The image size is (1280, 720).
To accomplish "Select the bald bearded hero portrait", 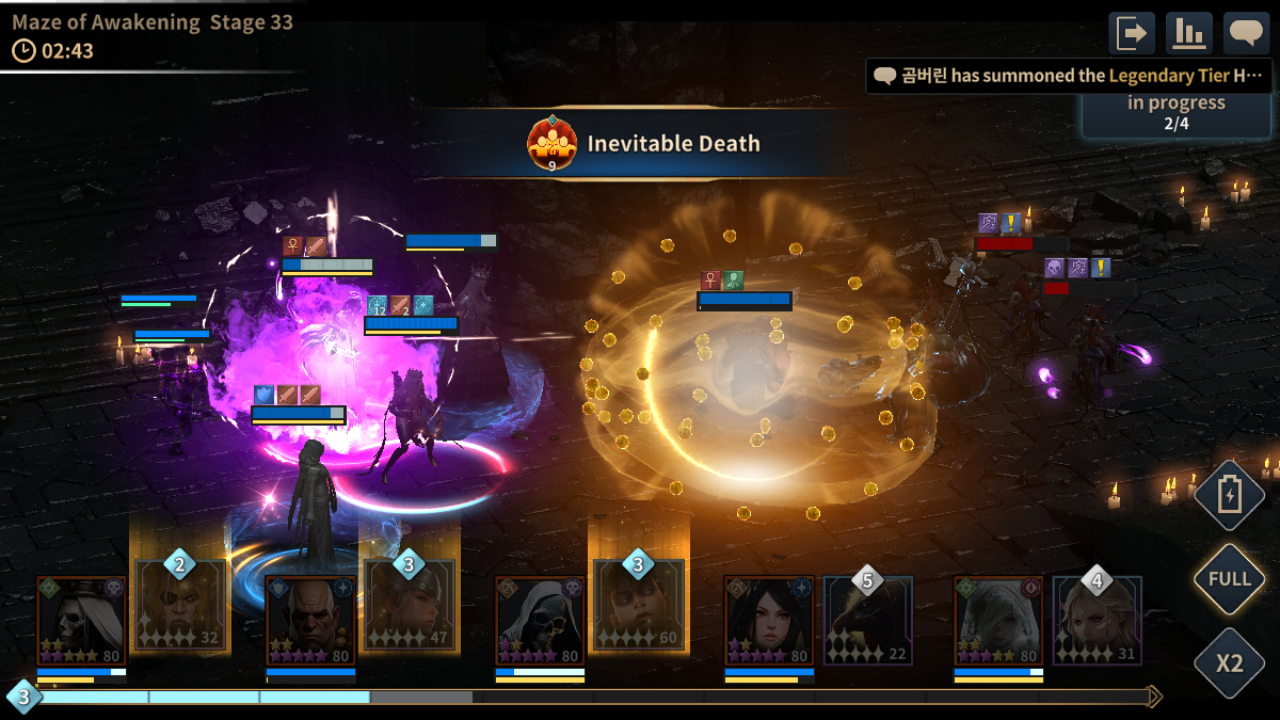I will tap(311, 620).
